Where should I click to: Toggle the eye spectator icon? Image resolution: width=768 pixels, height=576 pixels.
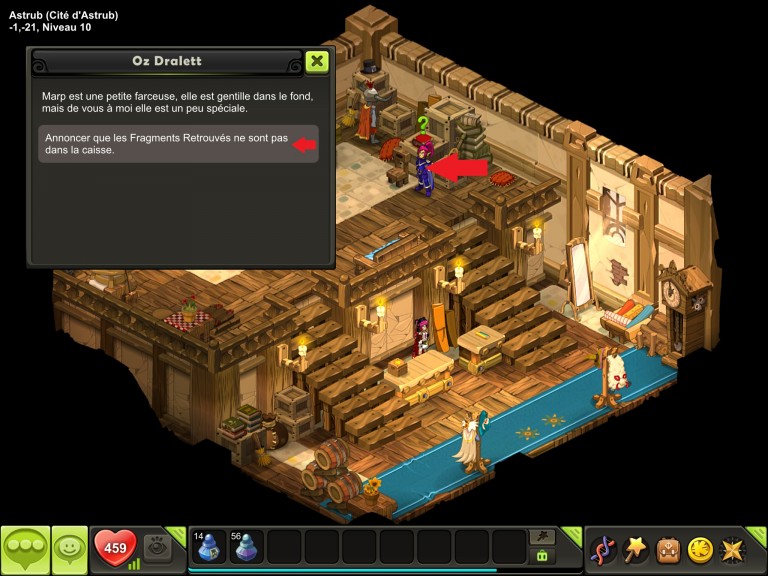[157, 547]
